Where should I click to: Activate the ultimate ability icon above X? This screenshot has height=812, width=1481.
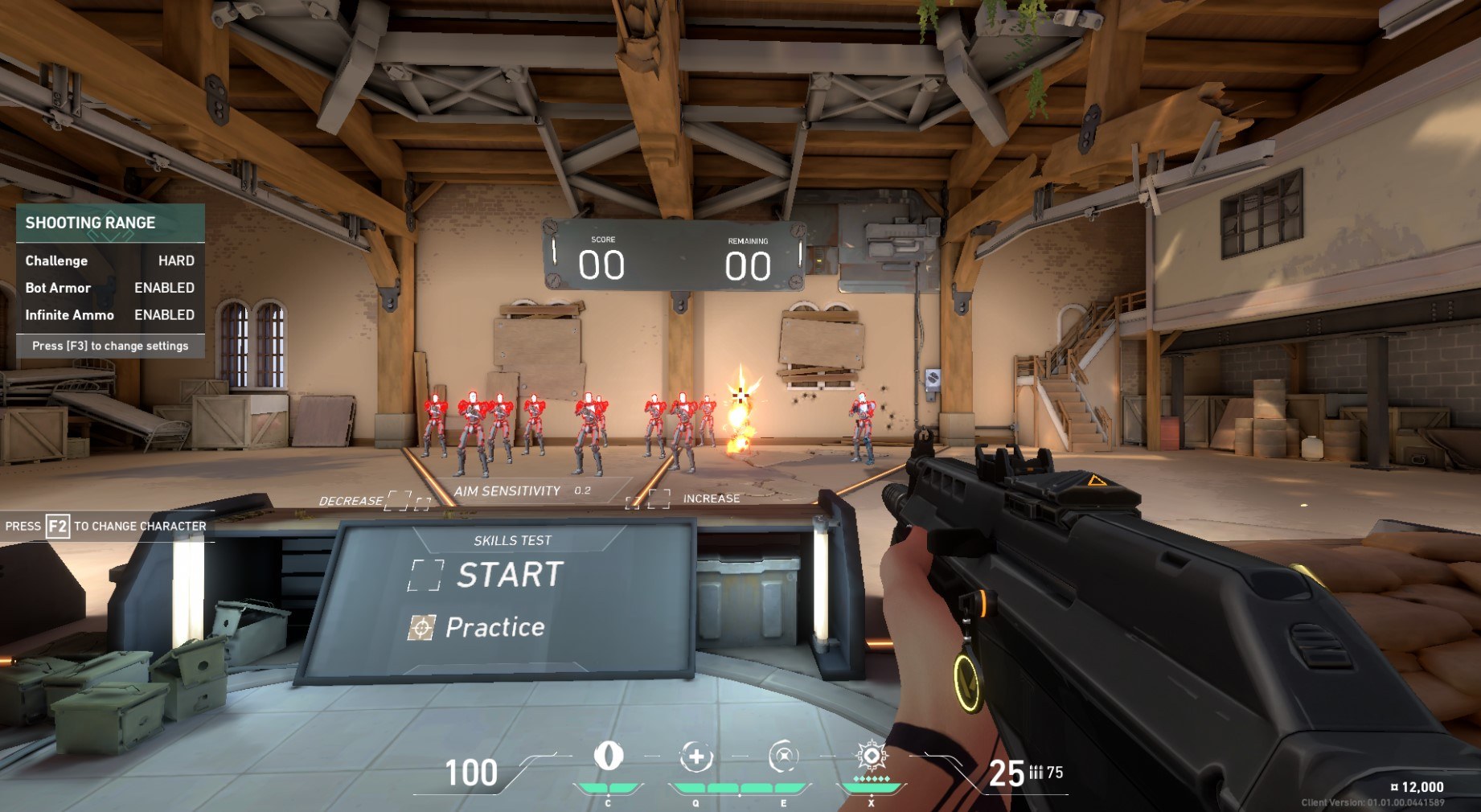871,757
